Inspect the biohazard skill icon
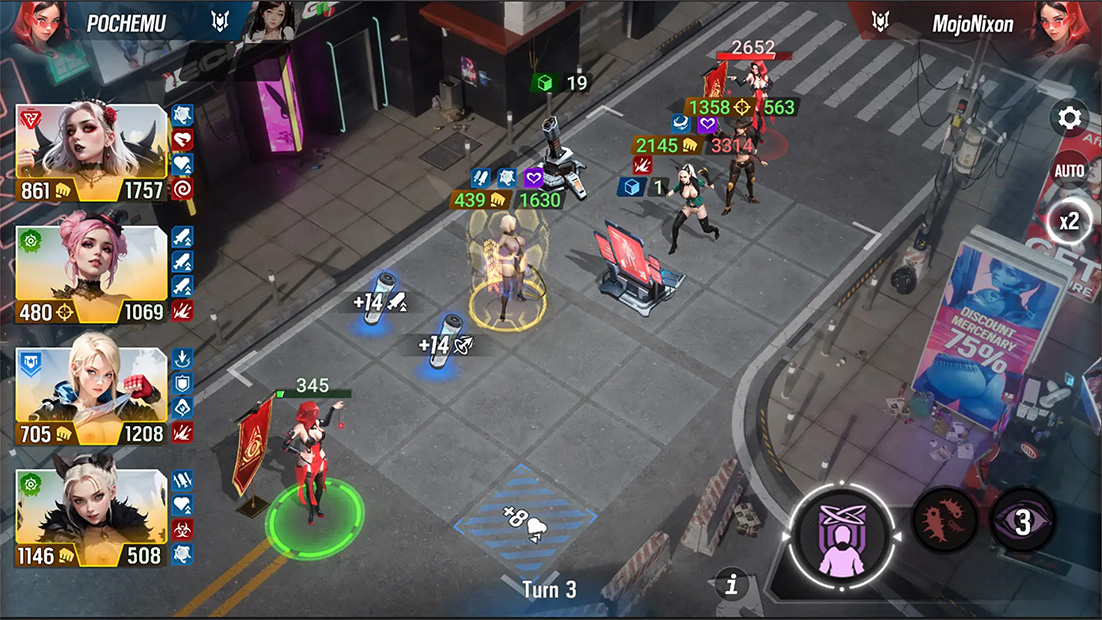Viewport: 1102px width, 620px height. click(182, 530)
